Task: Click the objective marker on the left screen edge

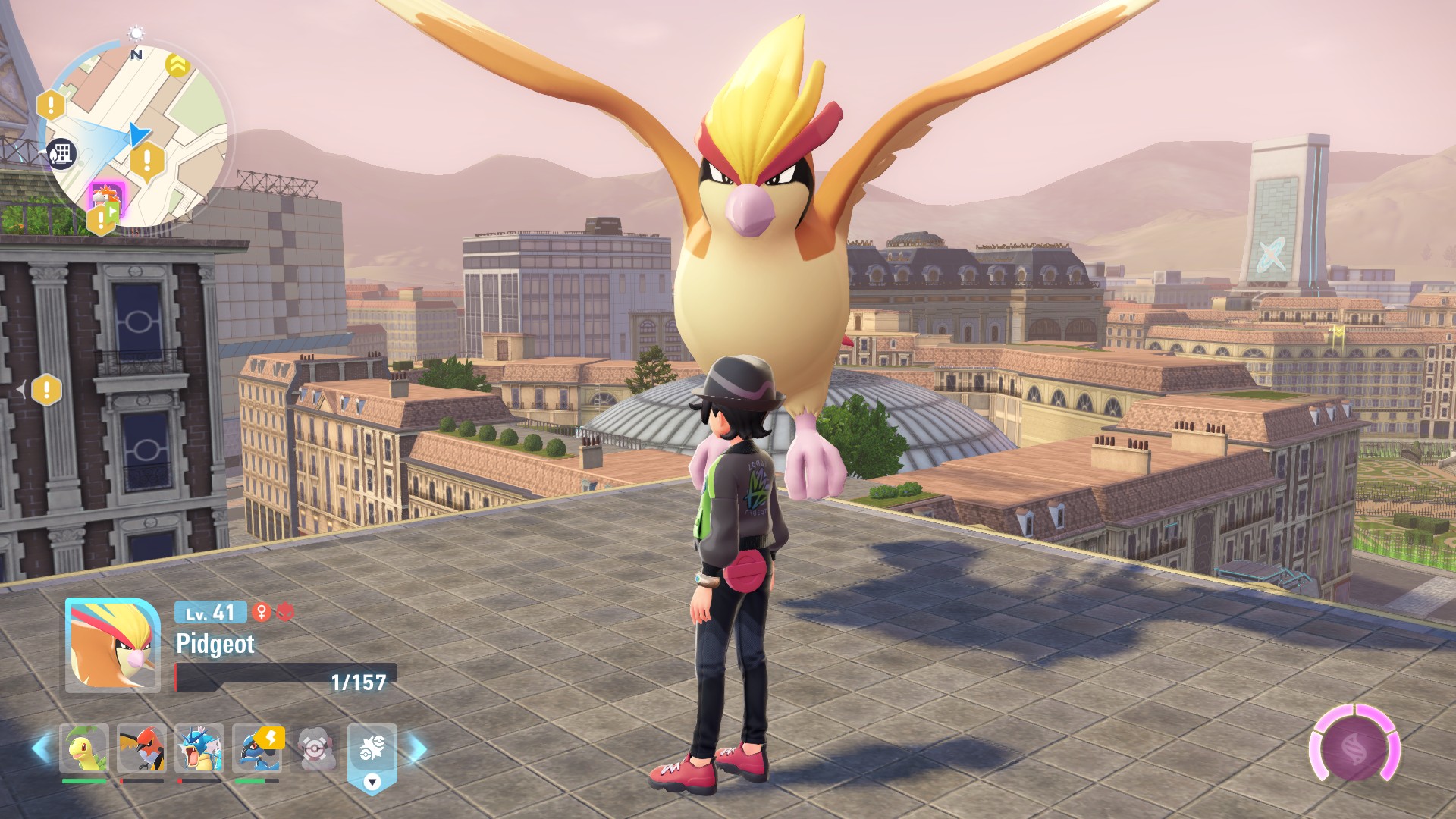Action: [x=46, y=390]
